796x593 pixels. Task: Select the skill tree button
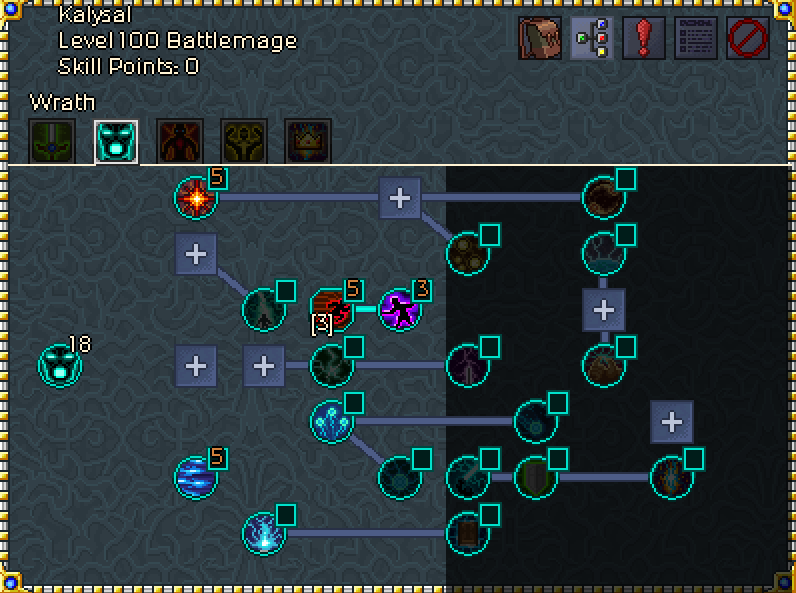pos(591,39)
